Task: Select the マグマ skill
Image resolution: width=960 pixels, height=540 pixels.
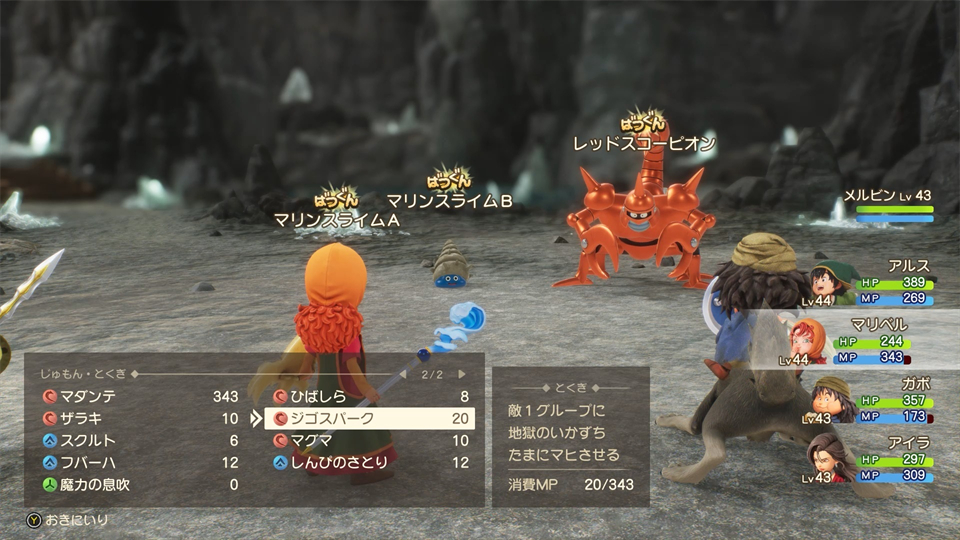Action: pyautogui.click(x=370, y=440)
